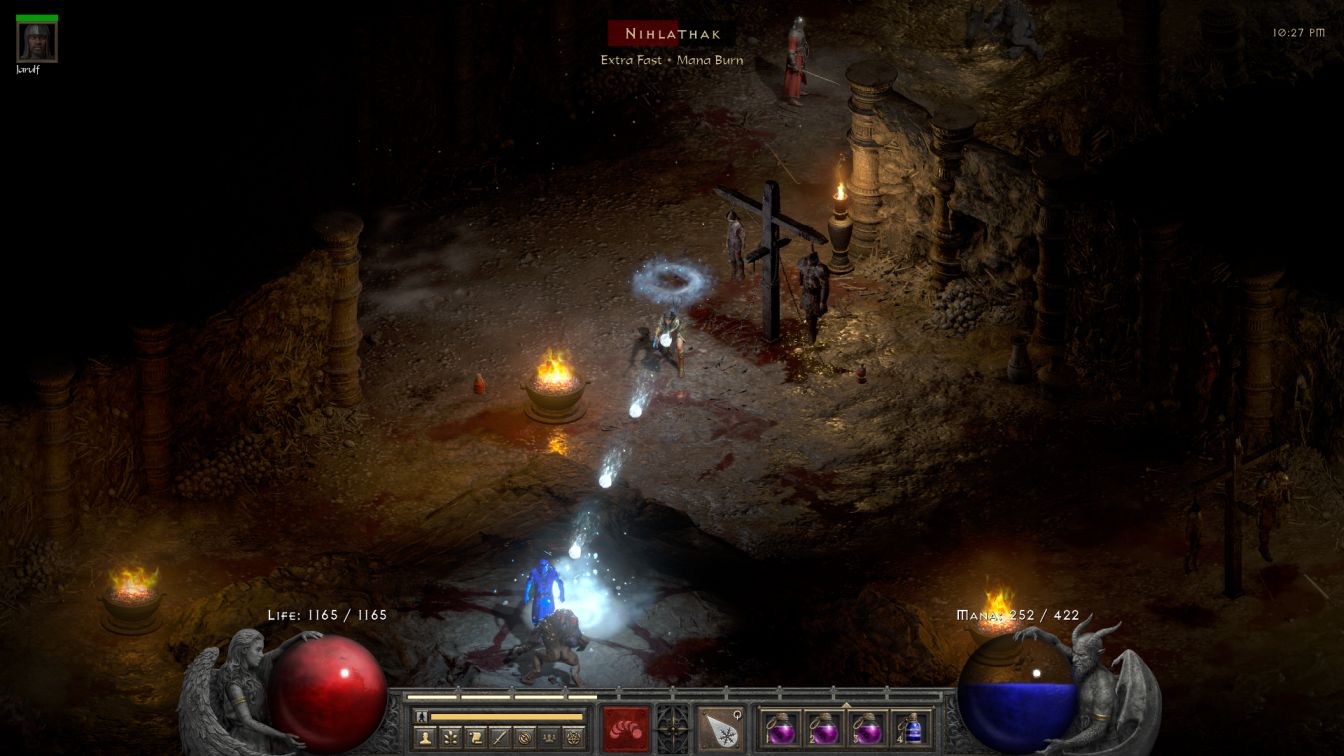The image size is (1344, 756).
Task: Open the character sheet from mini panel
Action: (x=425, y=738)
